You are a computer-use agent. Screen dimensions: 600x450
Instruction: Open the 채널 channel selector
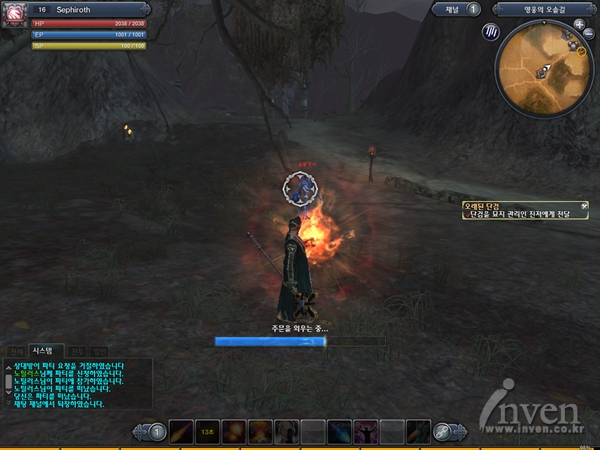click(458, 9)
